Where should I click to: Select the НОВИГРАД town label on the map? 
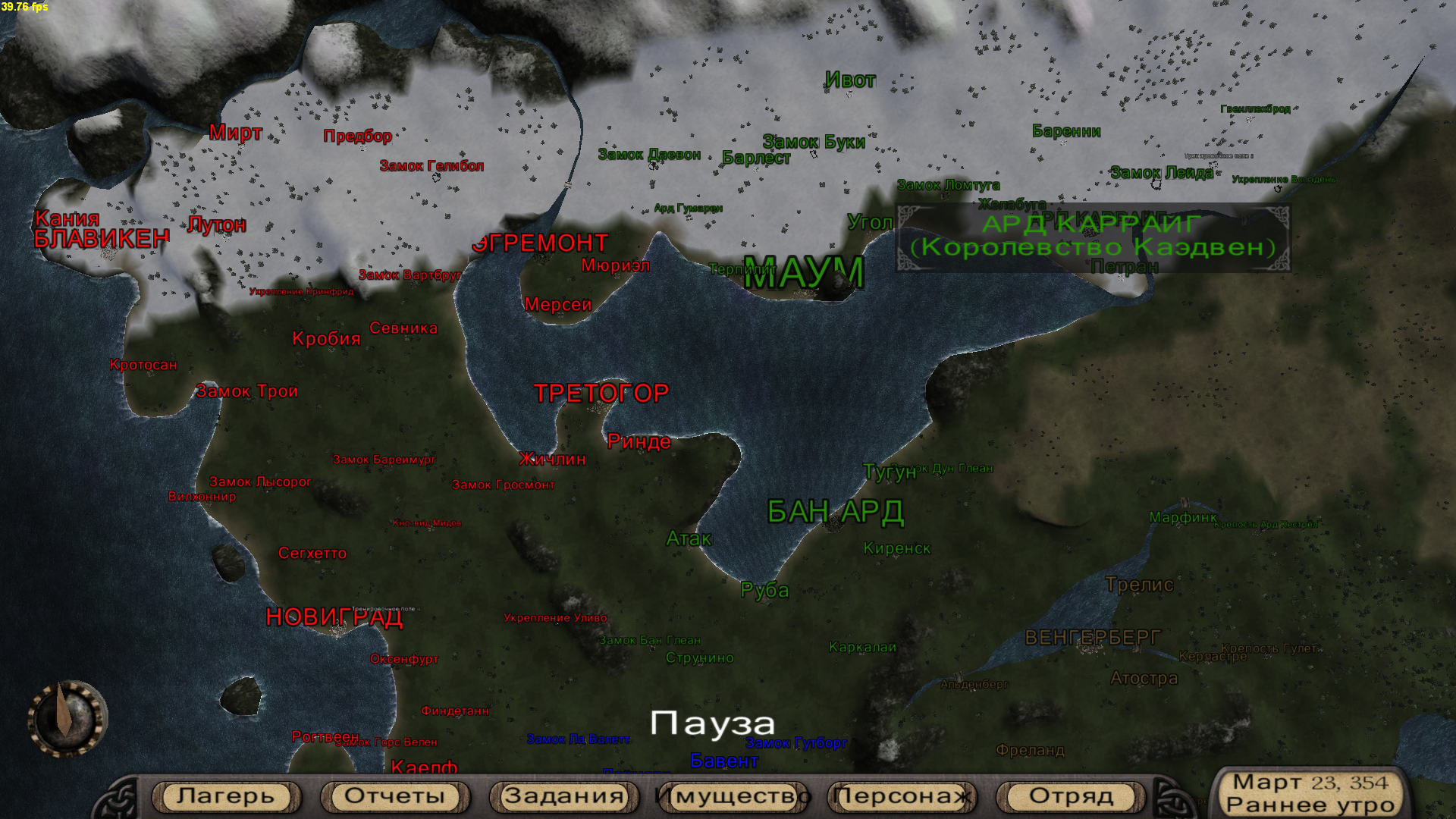pyautogui.click(x=334, y=618)
